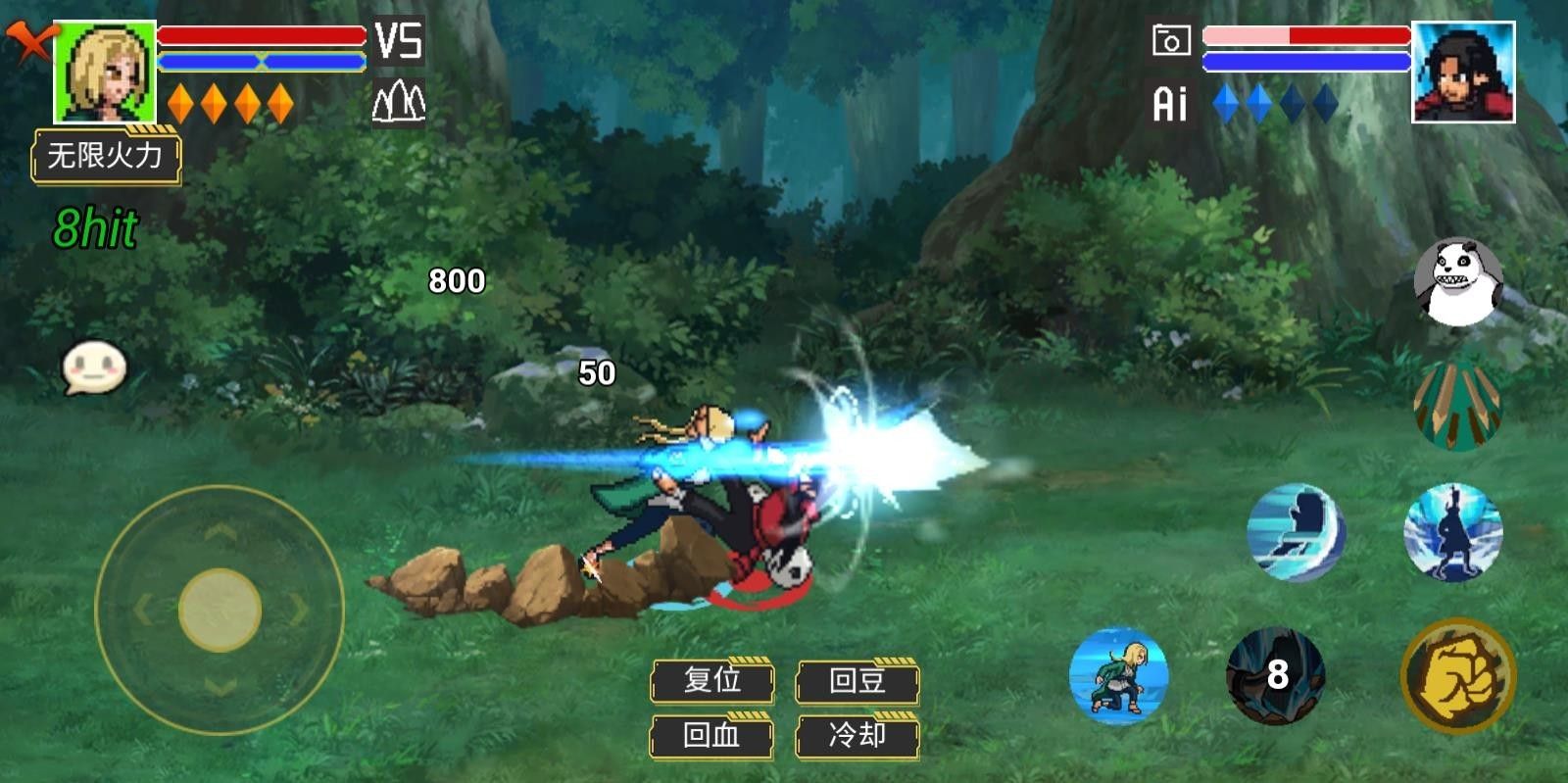Select the 无限火力 mode banner
The height and width of the screenshot is (783, 1568).
click(108, 153)
